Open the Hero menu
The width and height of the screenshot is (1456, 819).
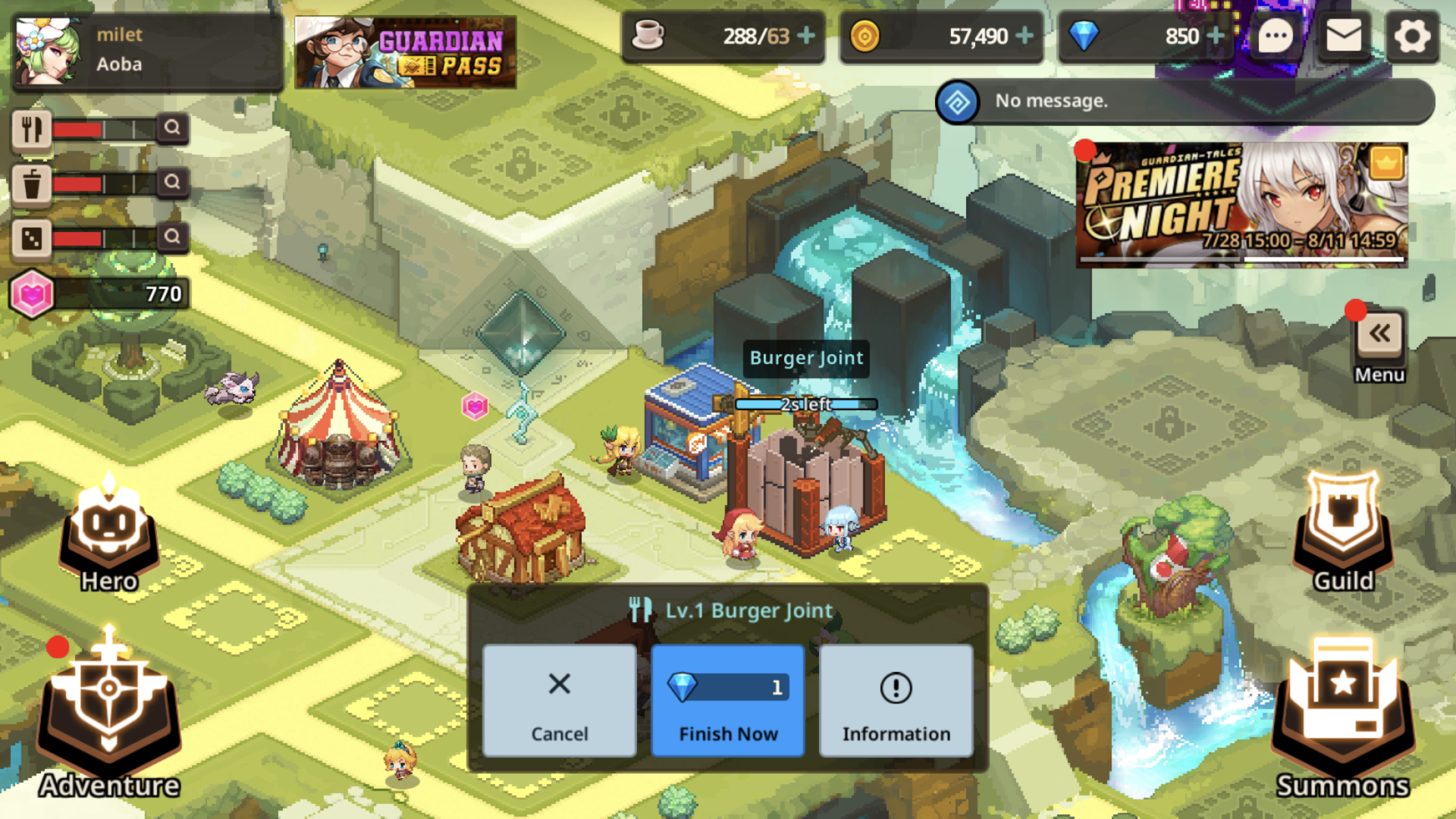(109, 535)
